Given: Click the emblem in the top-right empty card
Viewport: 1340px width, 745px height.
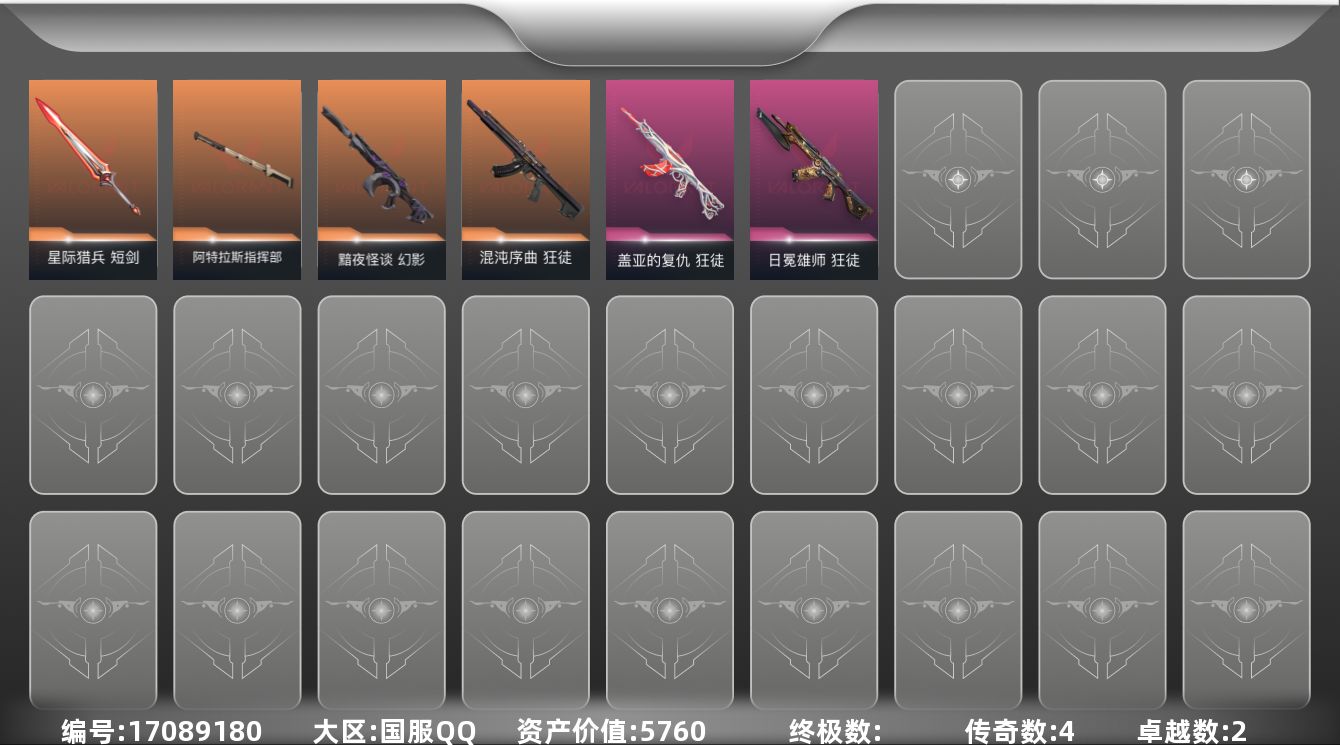Looking at the screenshot, I should [x=1246, y=178].
